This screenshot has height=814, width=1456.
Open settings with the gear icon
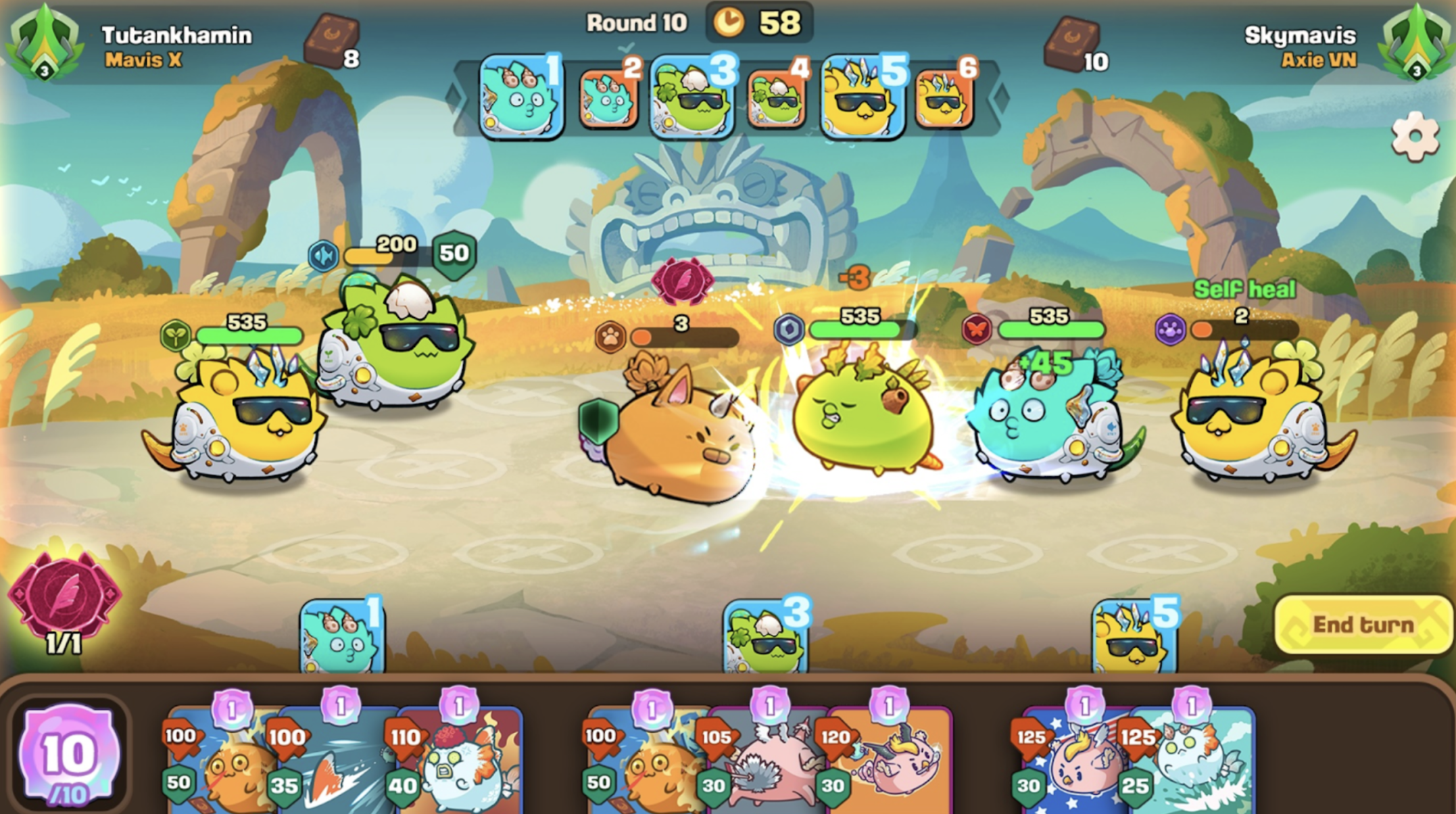point(1414,137)
